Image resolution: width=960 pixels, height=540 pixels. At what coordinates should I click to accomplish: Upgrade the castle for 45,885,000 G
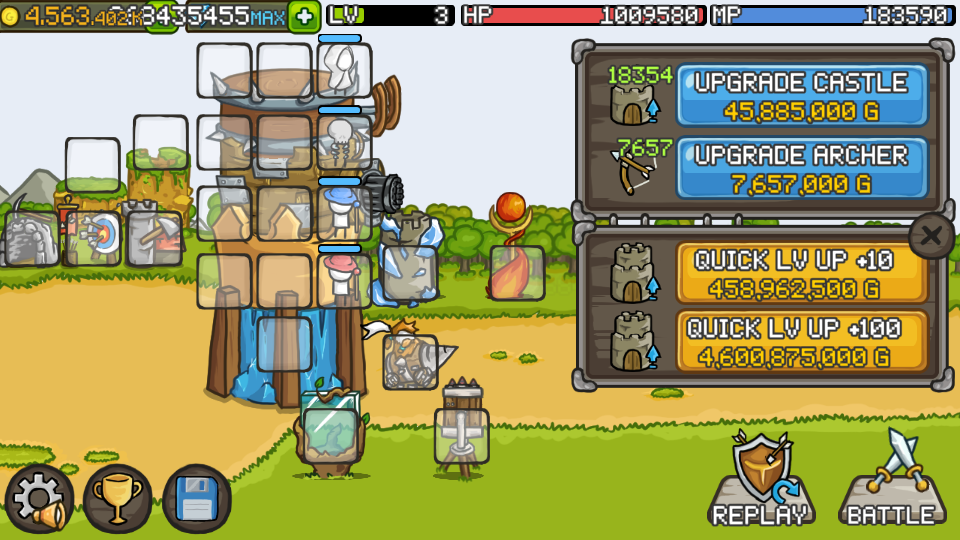(802, 96)
